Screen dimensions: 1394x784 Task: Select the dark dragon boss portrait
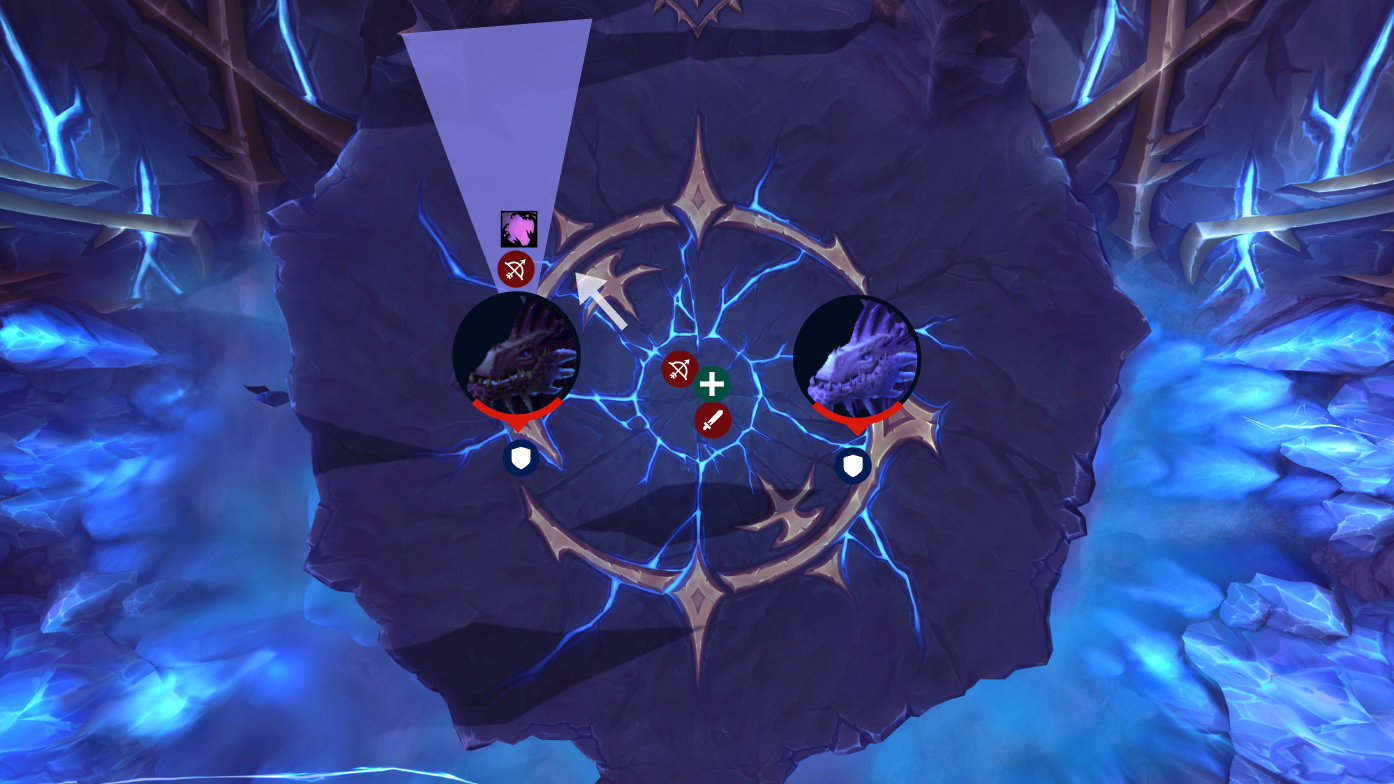tap(516, 355)
